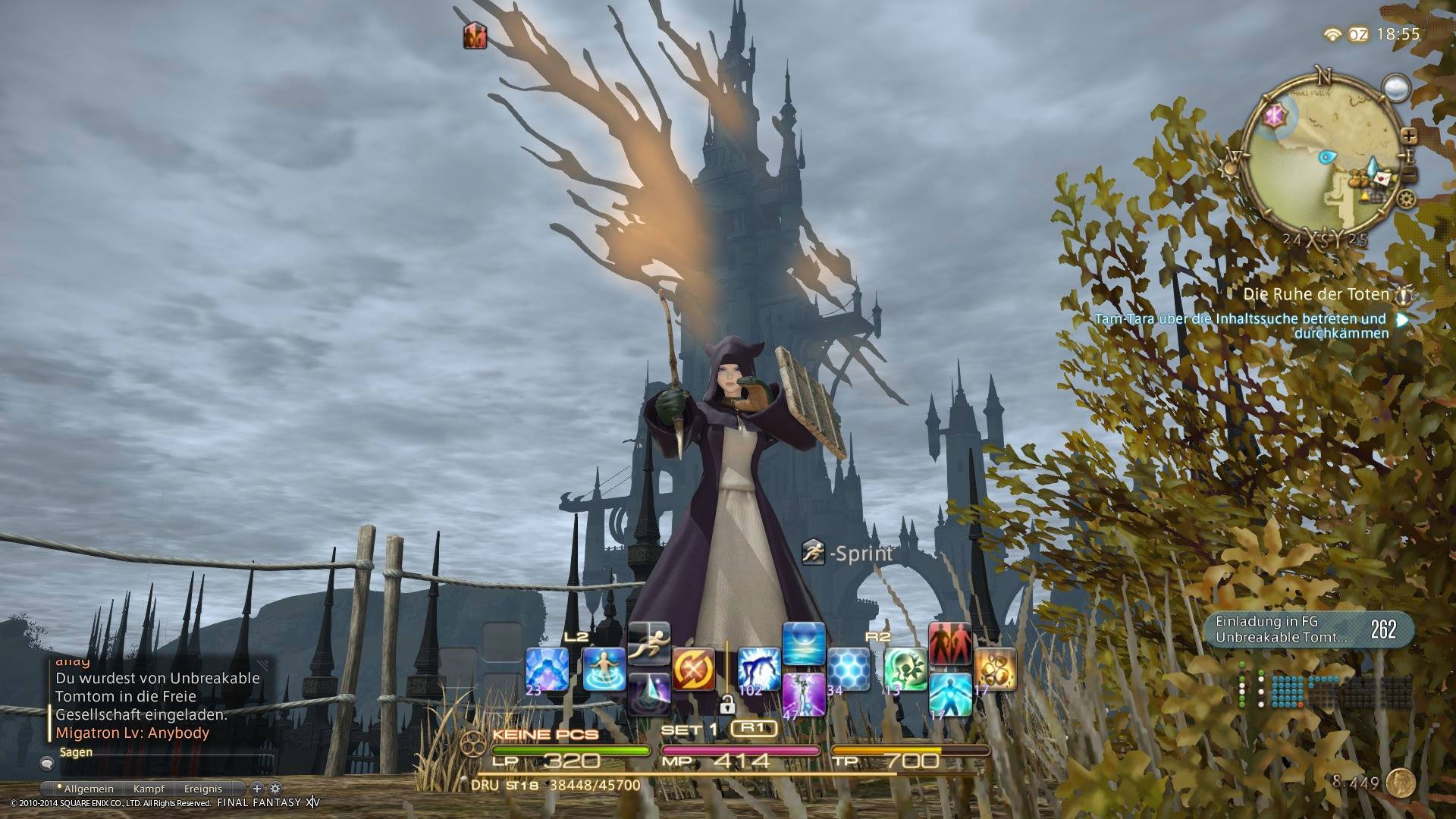Click the plus button to add a chat tab
The image size is (1456, 819).
tap(257, 788)
